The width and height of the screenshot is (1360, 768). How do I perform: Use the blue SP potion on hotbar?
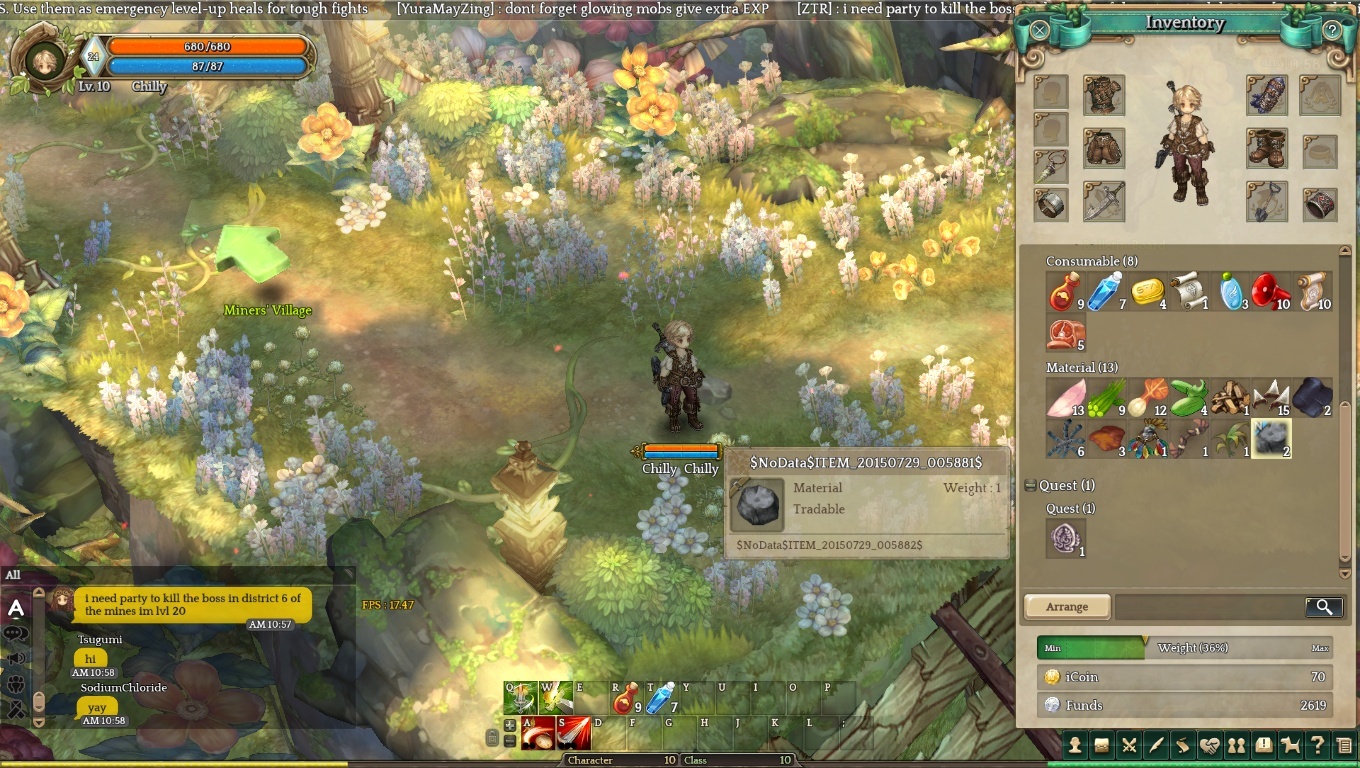pos(661,698)
